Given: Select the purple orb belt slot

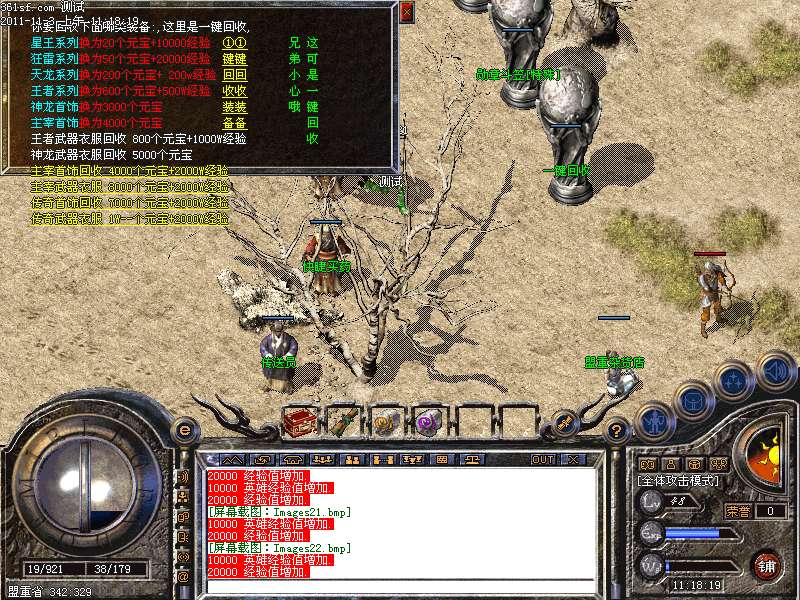Looking at the screenshot, I should pyautogui.click(x=429, y=423).
